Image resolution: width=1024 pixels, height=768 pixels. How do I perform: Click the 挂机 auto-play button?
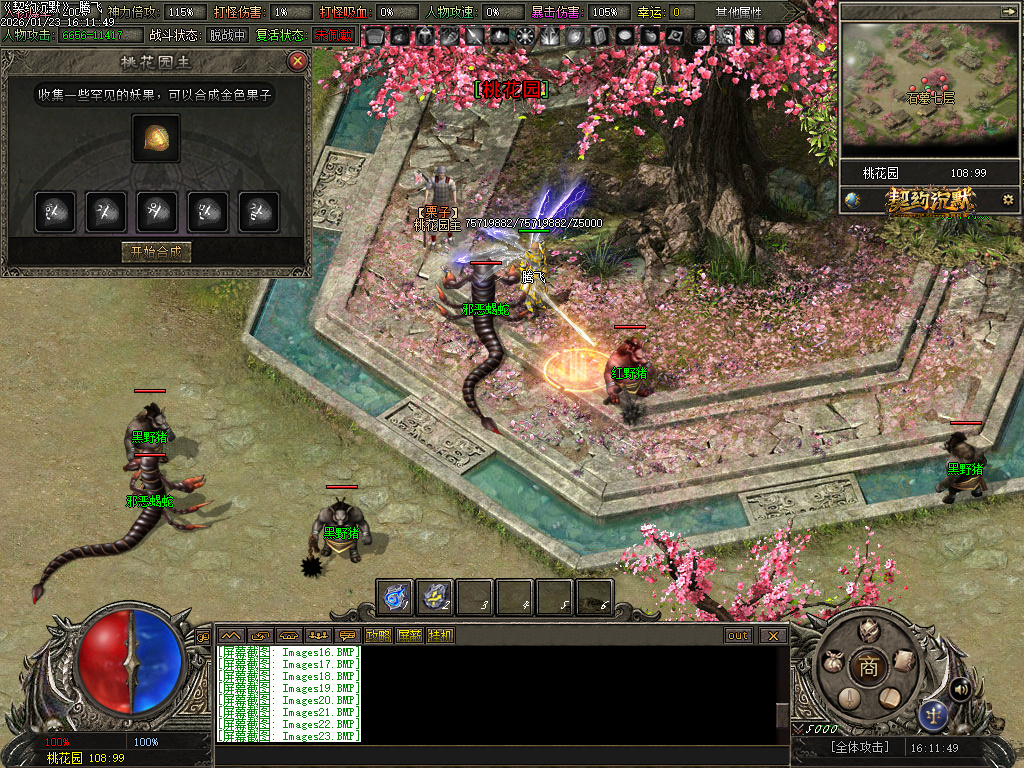point(440,635)
